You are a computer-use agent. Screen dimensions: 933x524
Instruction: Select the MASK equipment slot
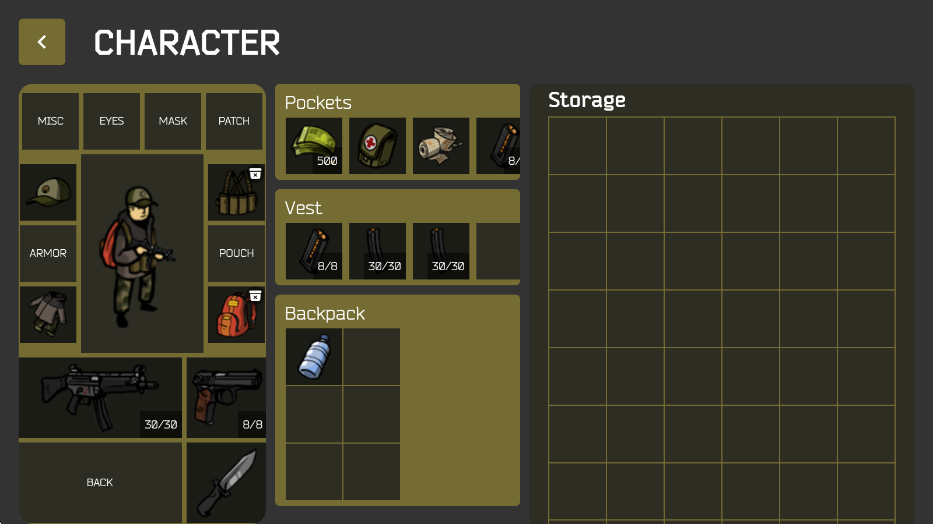pos(173,121)
